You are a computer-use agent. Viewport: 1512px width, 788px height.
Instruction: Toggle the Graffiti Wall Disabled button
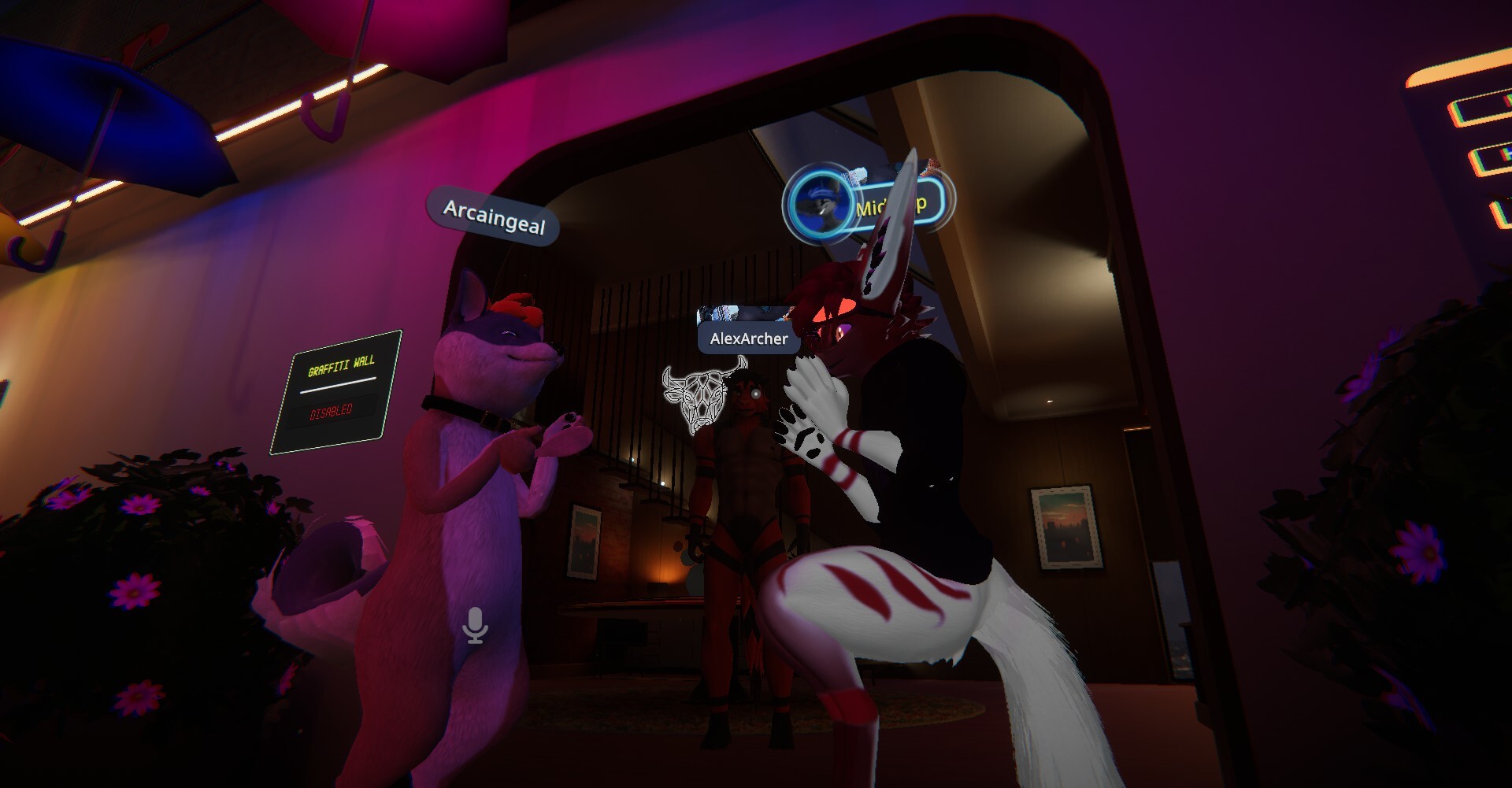332,412
